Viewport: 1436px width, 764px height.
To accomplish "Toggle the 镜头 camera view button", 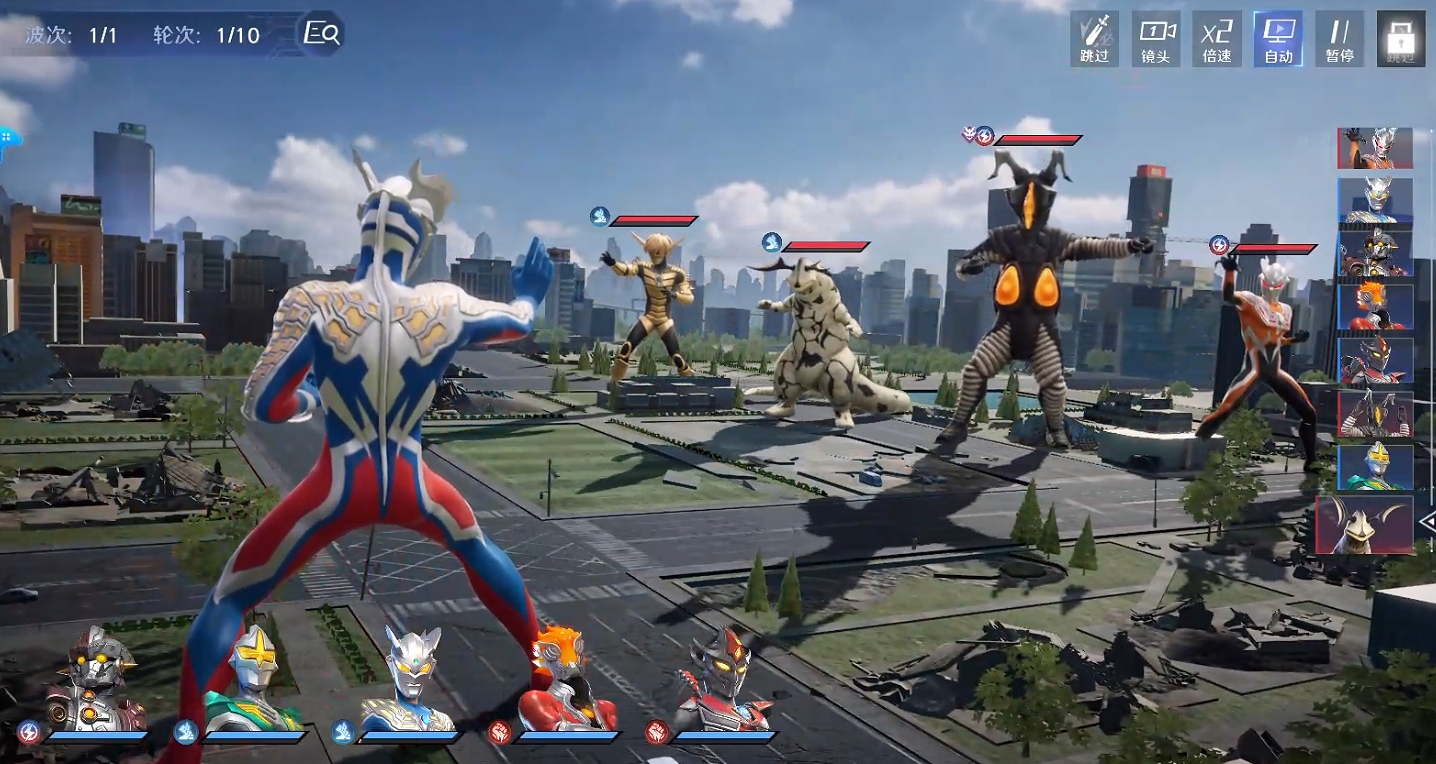I will point(1156,39).
